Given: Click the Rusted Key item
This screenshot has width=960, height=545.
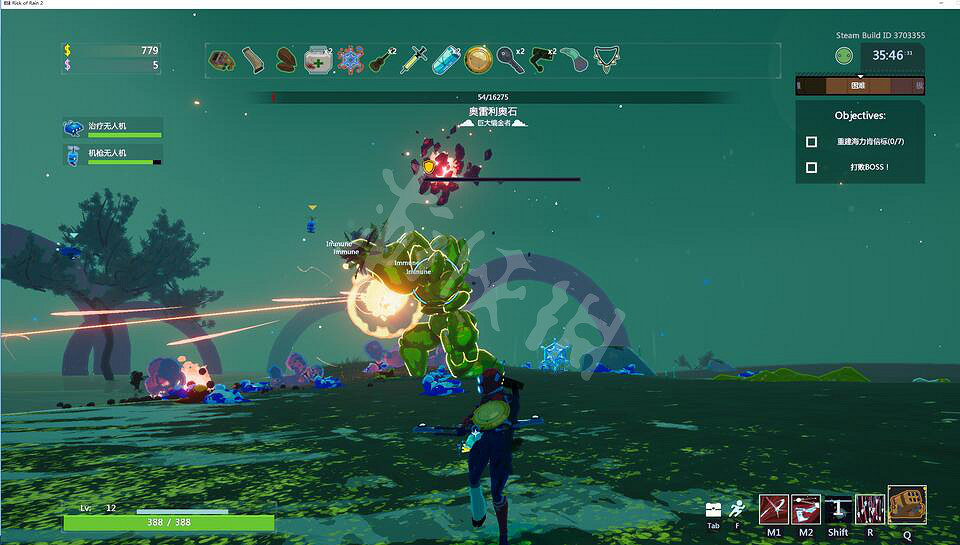Looking at the screenshot, I should [509, 60].
